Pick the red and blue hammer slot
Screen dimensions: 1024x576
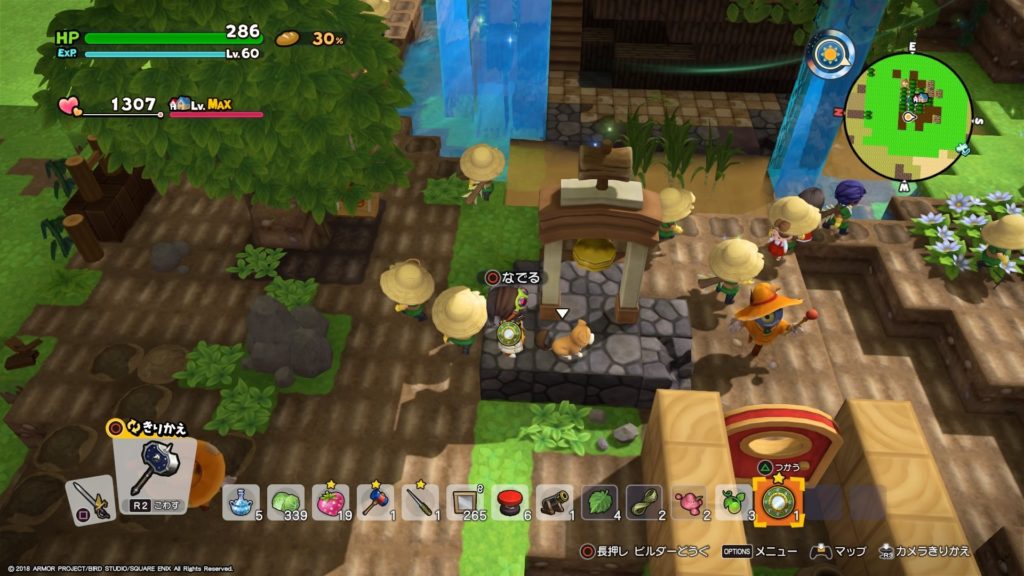(376, 503)
